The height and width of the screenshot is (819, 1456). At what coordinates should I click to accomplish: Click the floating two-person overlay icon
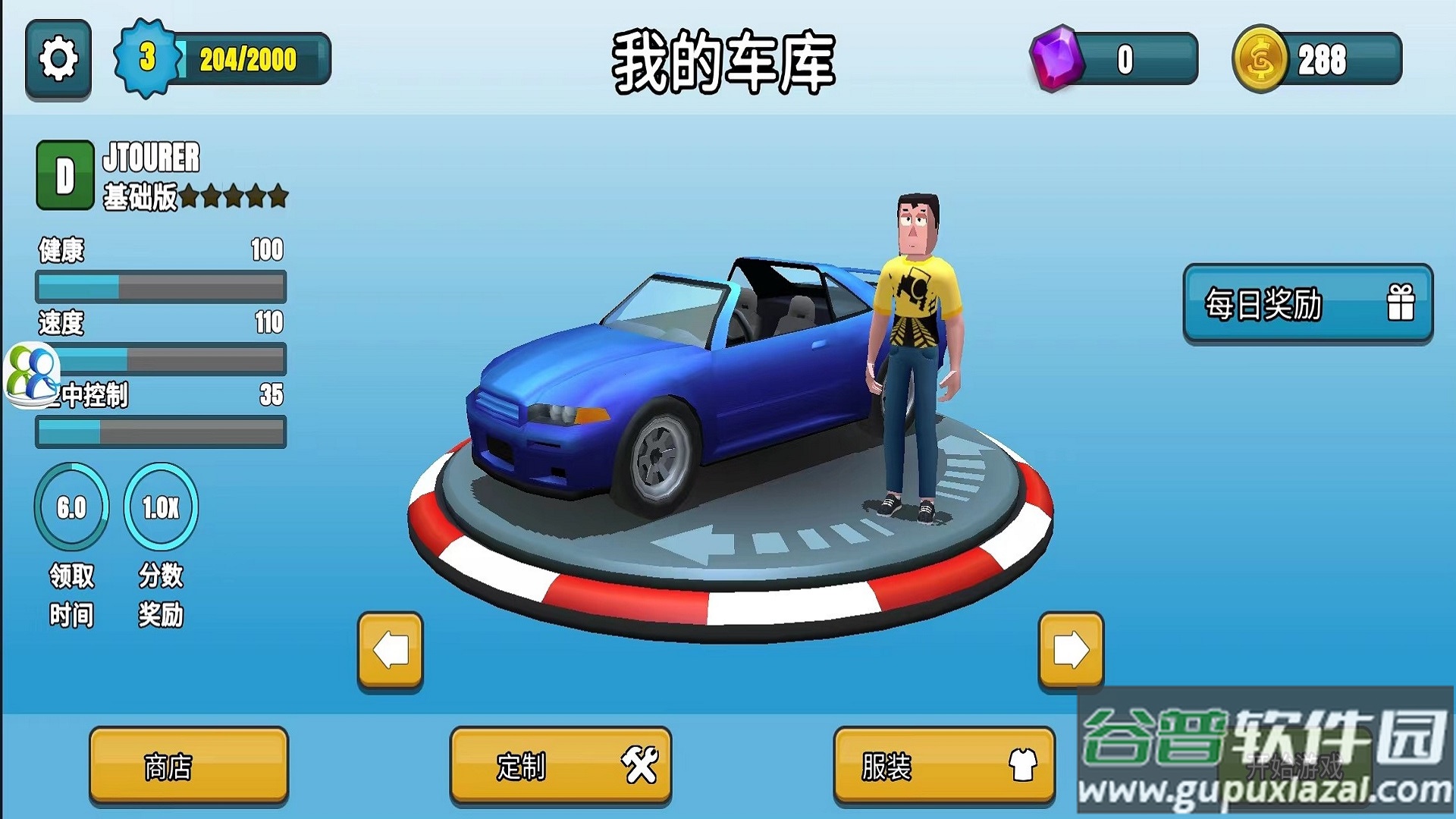pos(32,374)
